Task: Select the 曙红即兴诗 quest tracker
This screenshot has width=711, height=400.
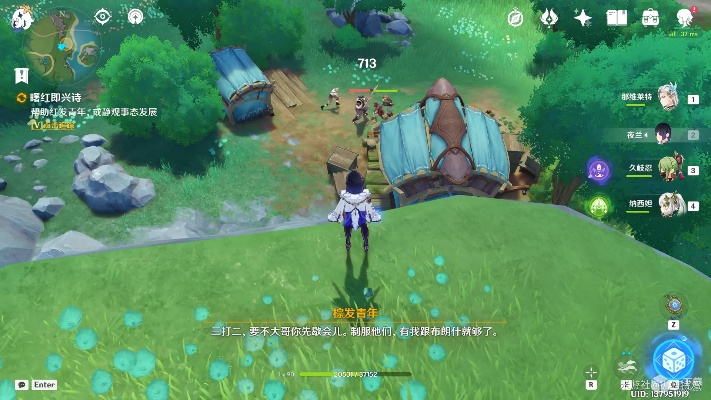Action: 58,97
